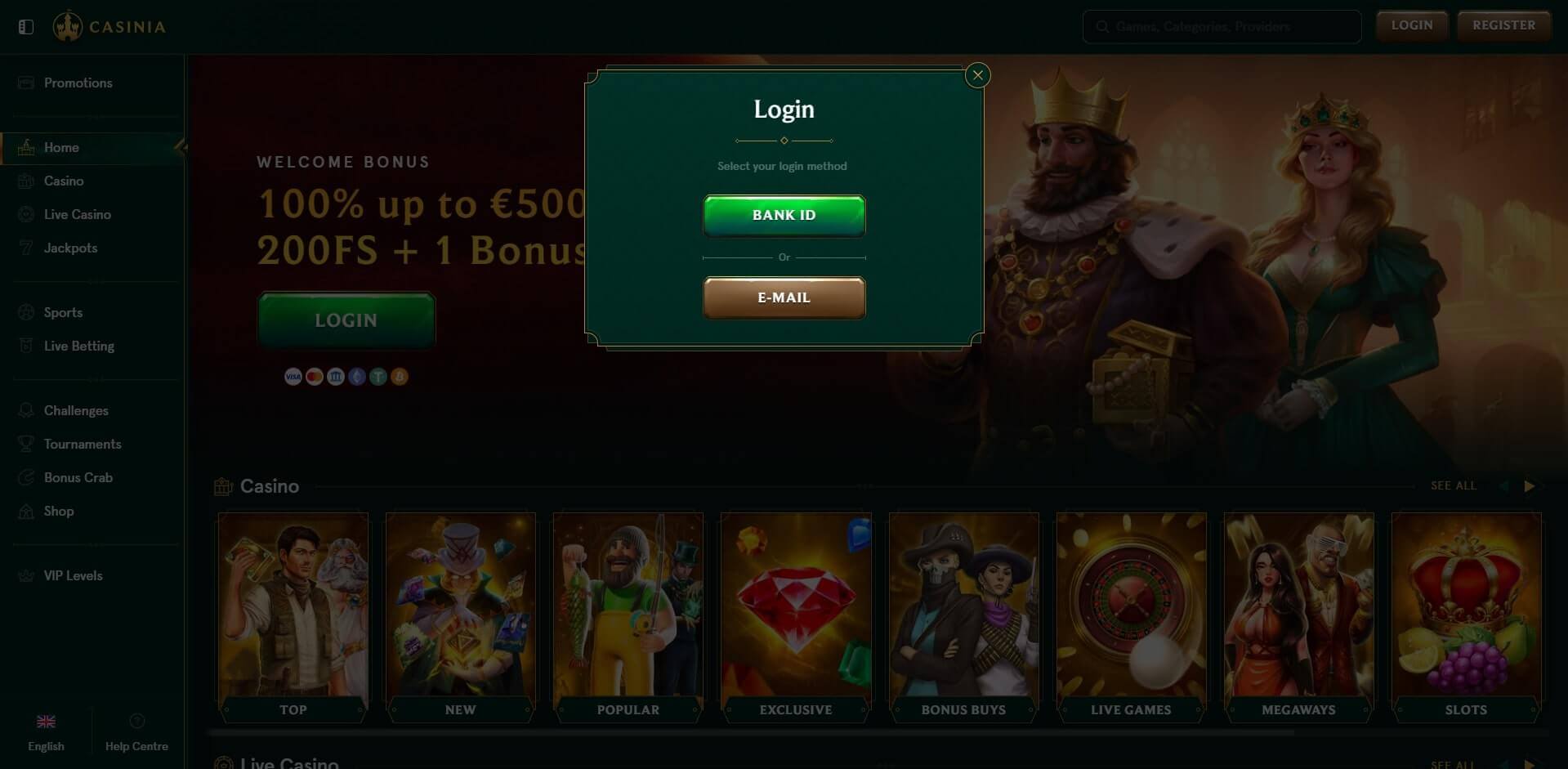Choose BANK ID login method
Viewport: 1568px width, 769px height.
pyautogui.click(x=783, y=215)
